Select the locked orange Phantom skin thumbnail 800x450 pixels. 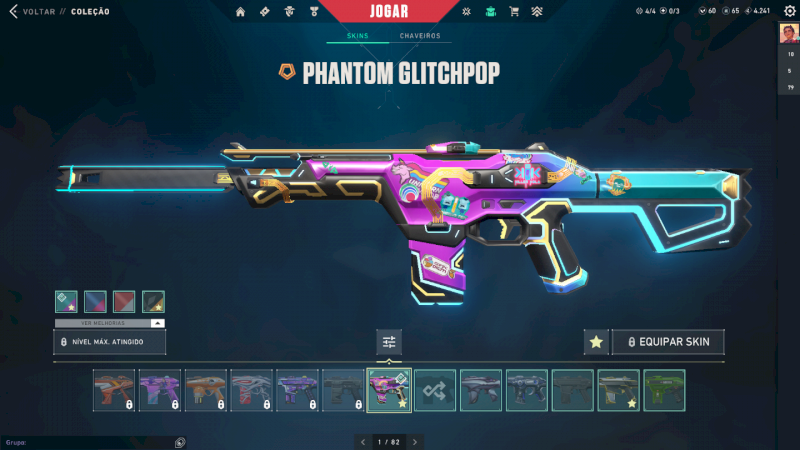(113, 390)
